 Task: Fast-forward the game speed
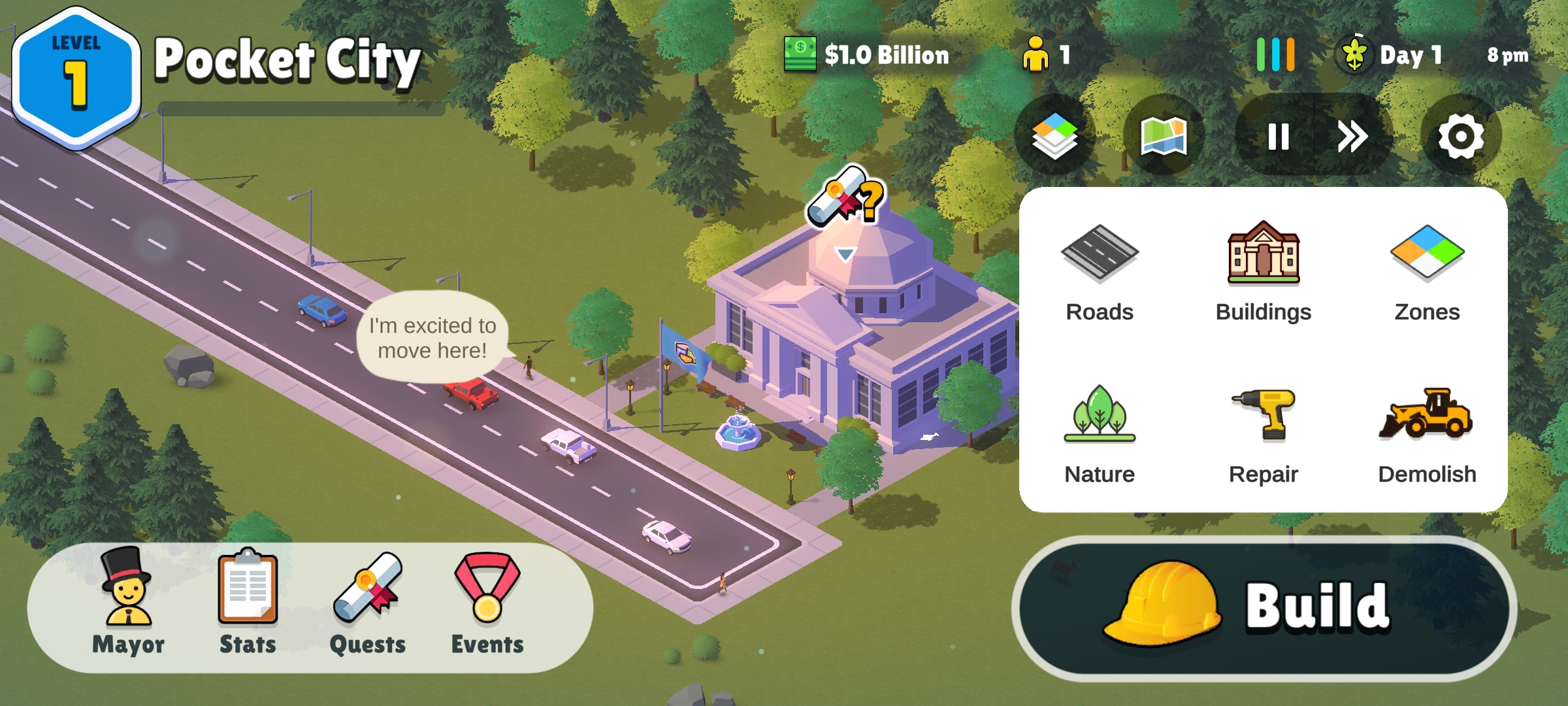click(x=1352, y=137)
